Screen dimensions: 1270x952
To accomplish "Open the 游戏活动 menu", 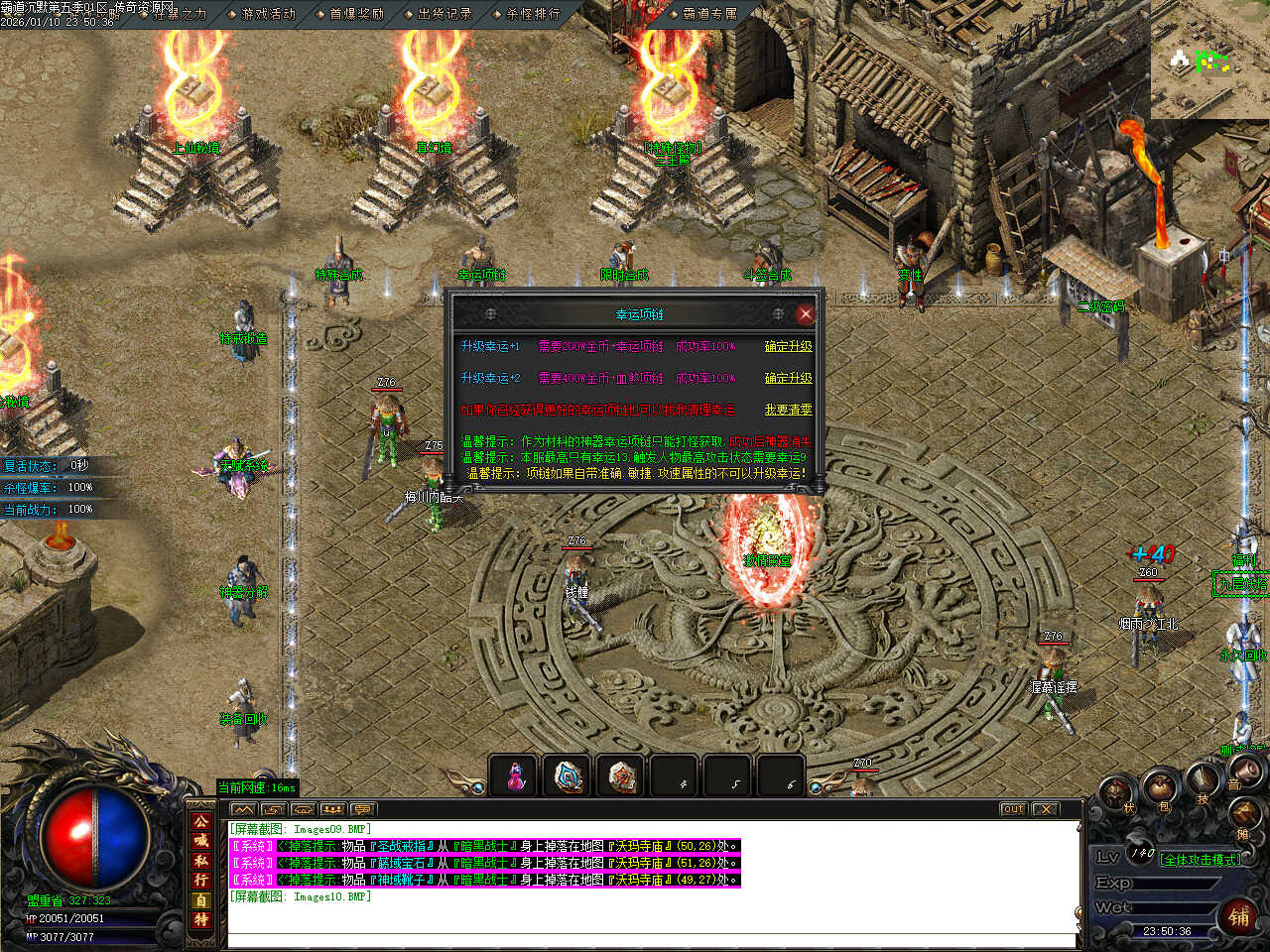I will [268, 14].
